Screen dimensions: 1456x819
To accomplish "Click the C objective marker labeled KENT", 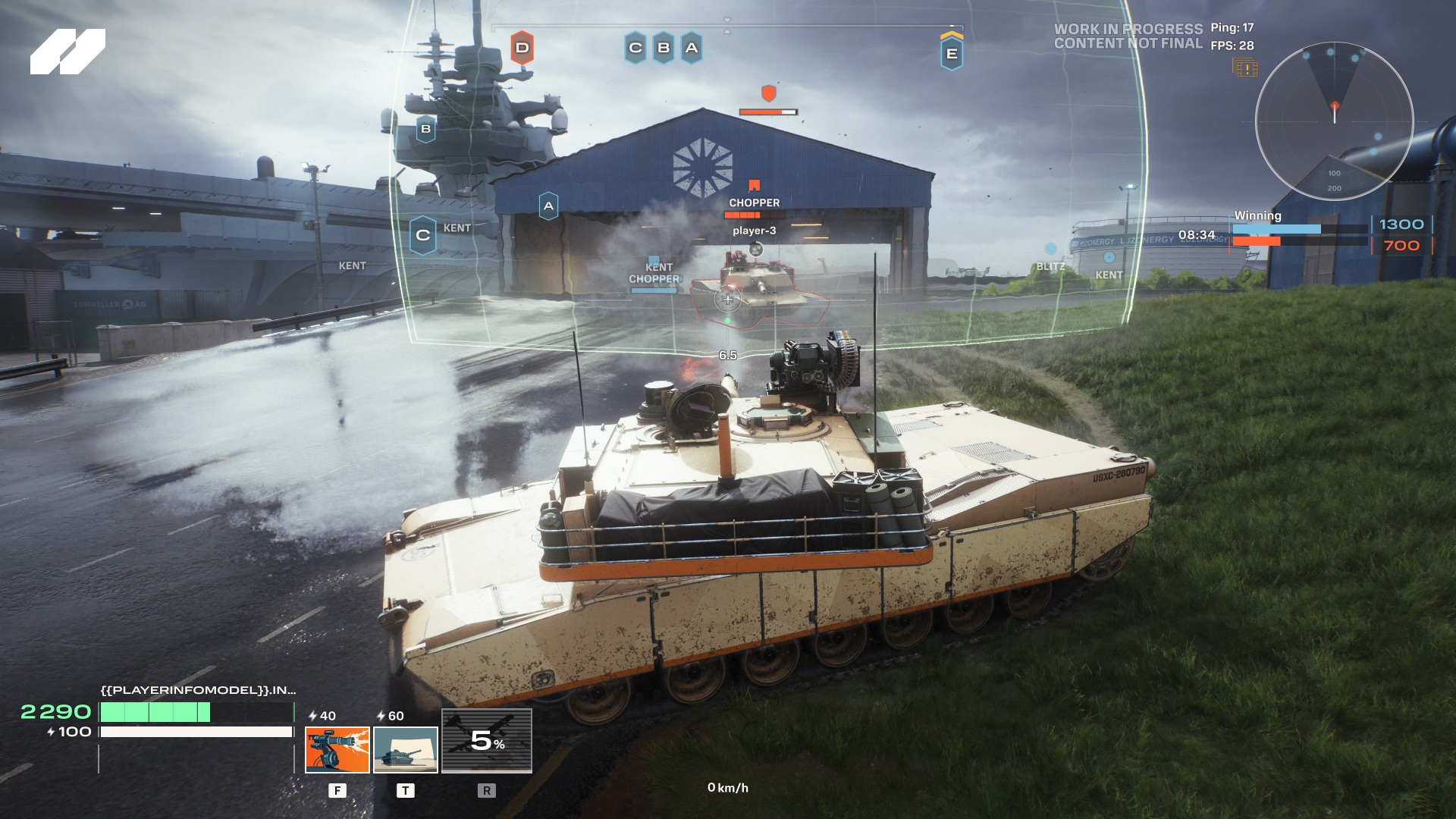I will click(x=422, y=234).
